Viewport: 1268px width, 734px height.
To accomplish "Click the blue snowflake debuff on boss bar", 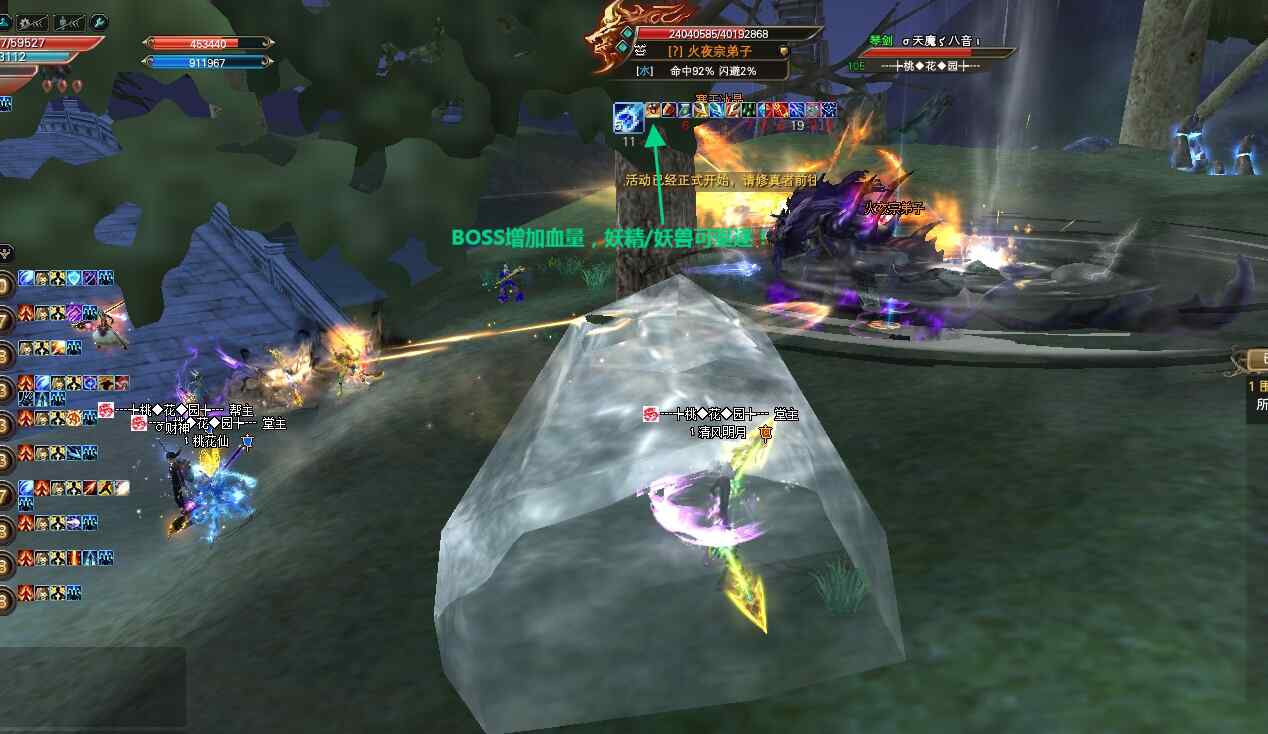I will (x=828, y=110).
